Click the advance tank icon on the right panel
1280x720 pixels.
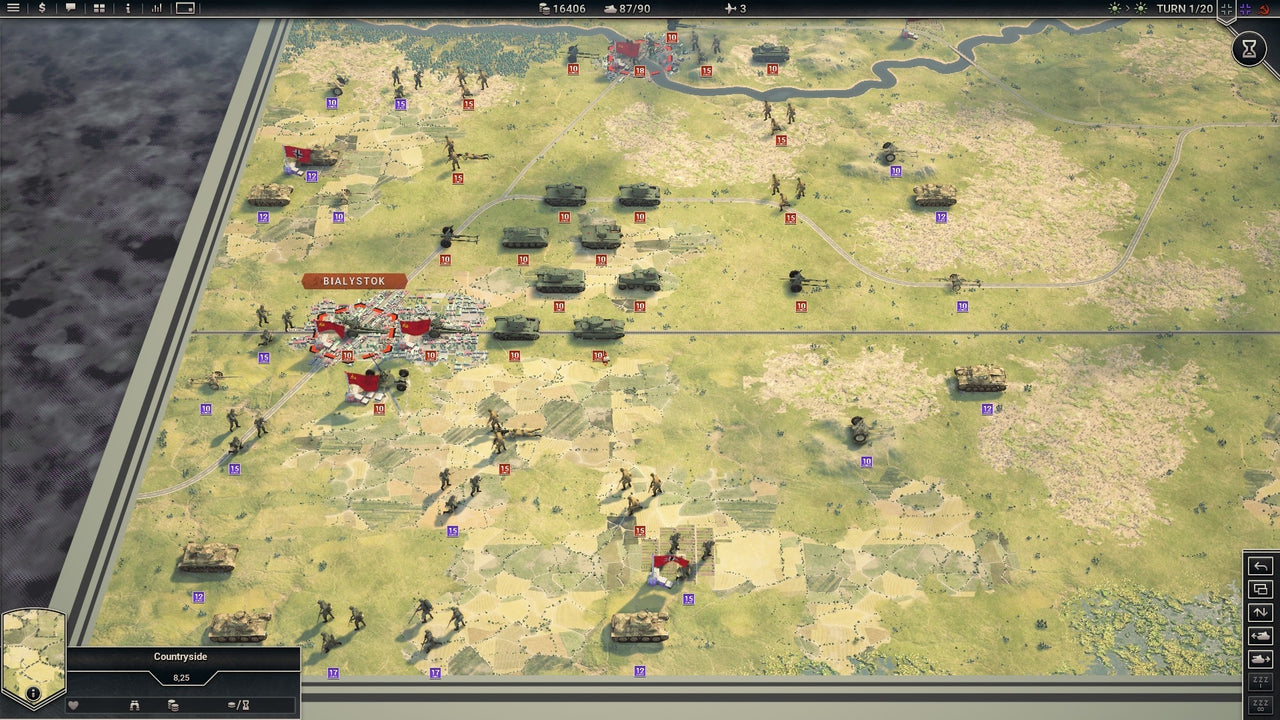(1261, 659)
